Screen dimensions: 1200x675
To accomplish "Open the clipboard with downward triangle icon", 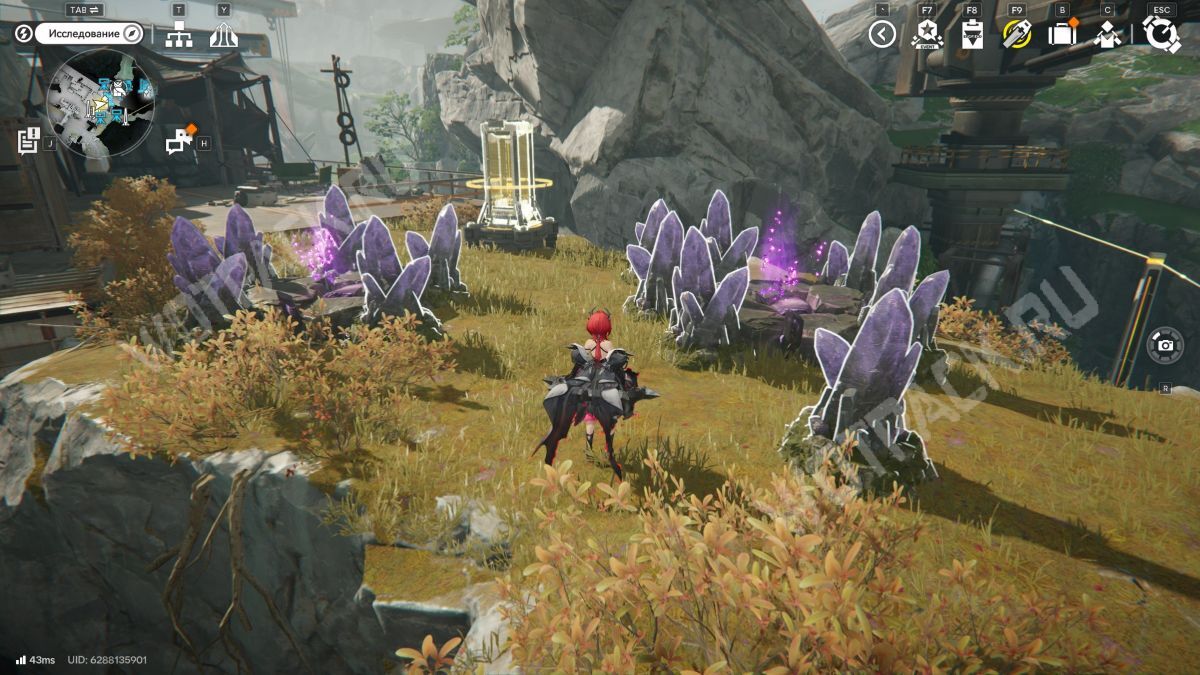I will [x=972, y=35].
